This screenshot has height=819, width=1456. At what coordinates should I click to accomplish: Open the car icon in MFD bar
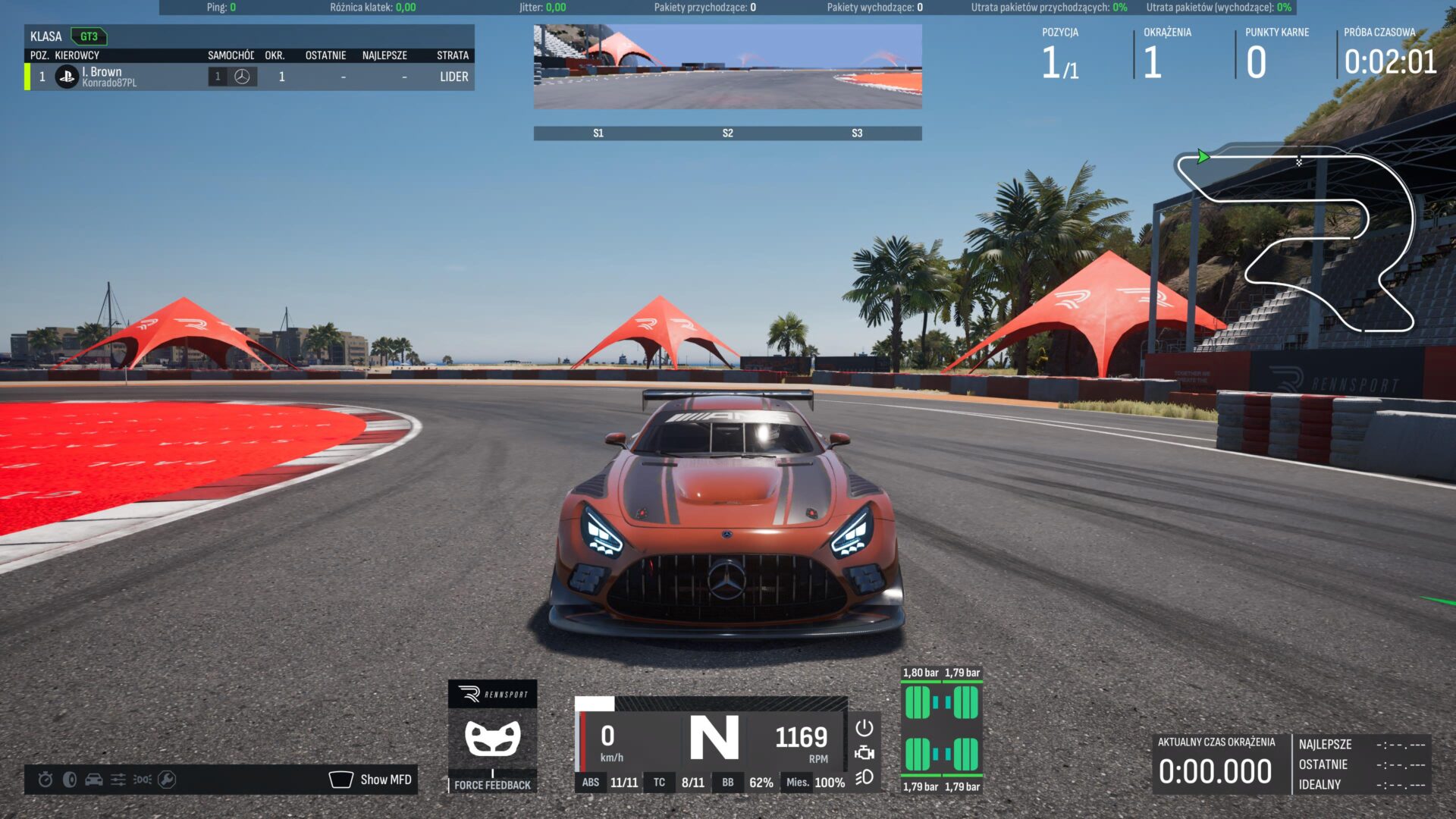tap(94, 780)
